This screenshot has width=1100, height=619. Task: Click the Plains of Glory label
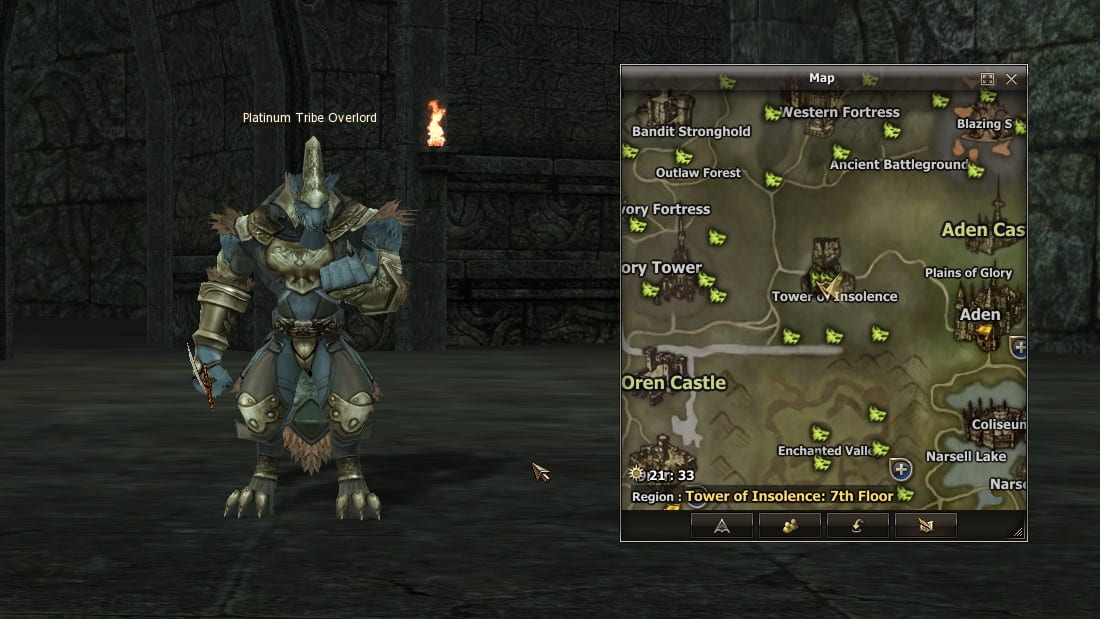pyautogui.click(x=968, y=273)
